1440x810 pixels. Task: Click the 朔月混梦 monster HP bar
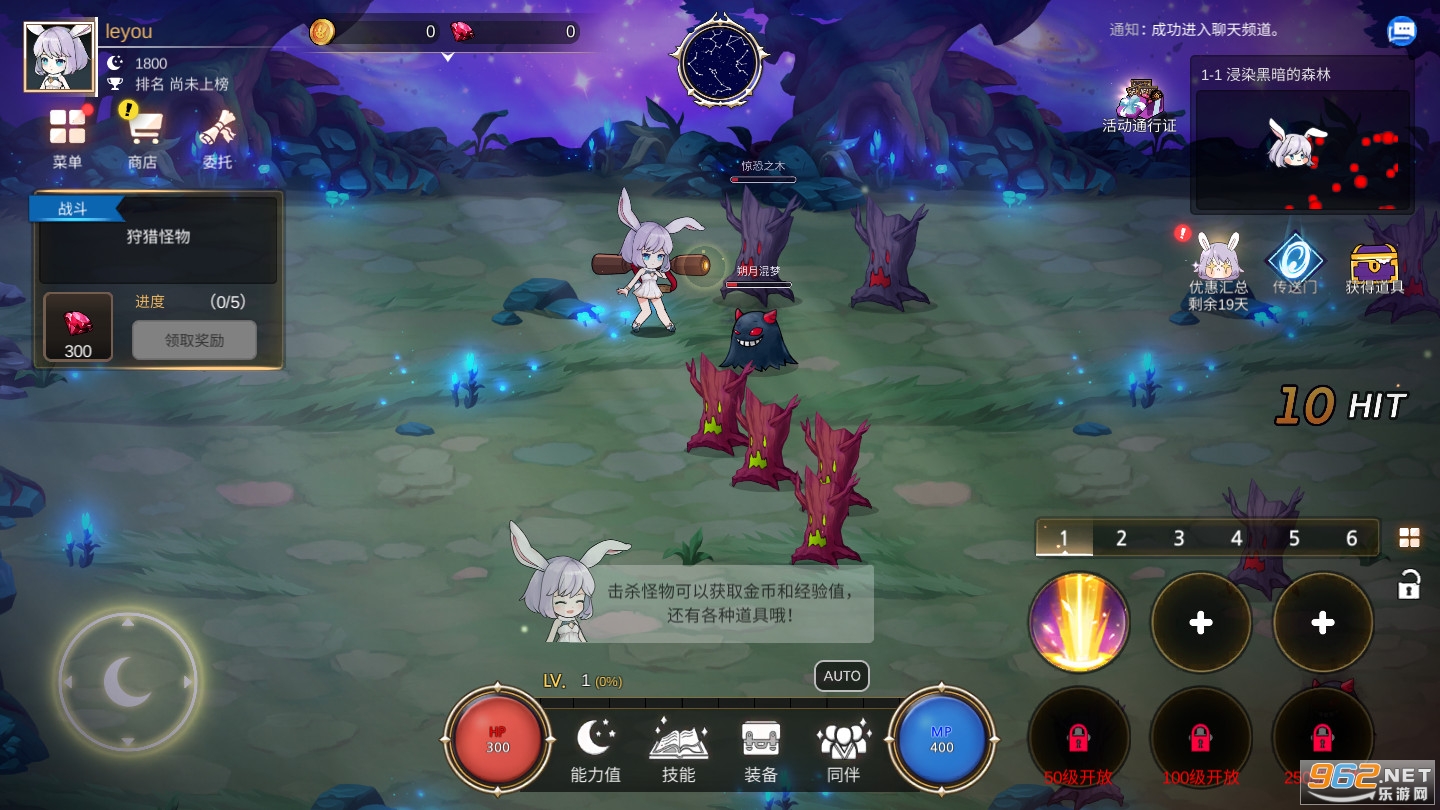pyautogui.click(x=758, y=283)
